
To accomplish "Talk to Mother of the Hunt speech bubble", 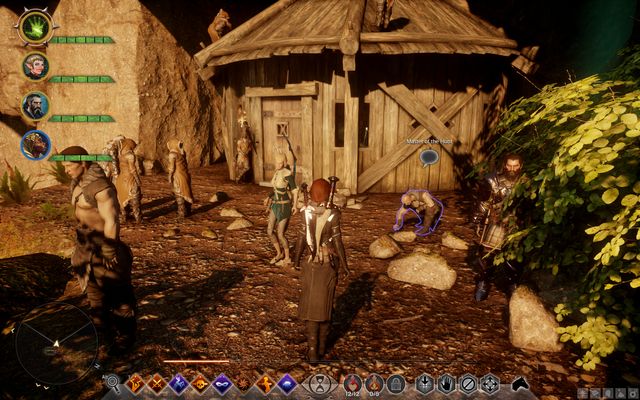I will [428, 157].
